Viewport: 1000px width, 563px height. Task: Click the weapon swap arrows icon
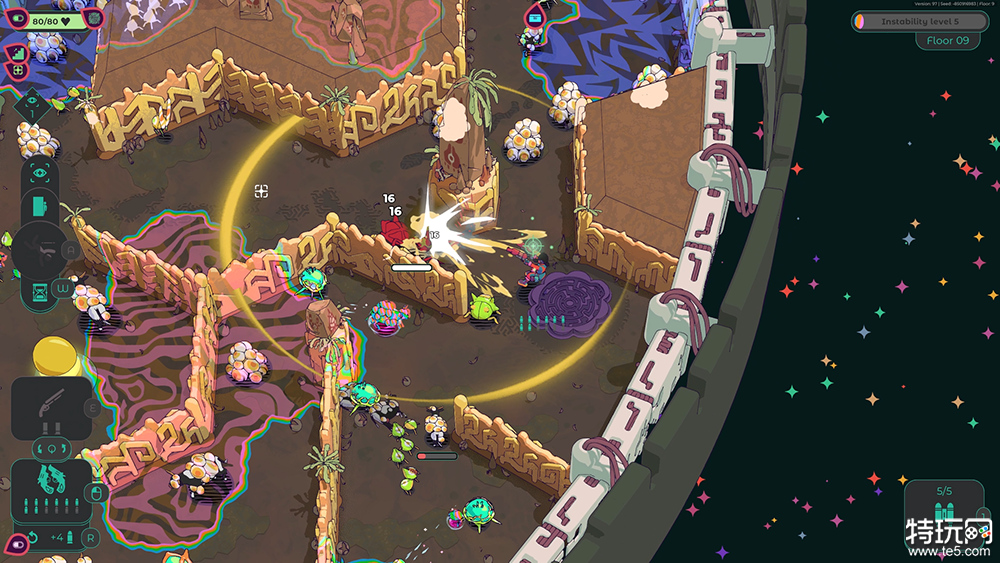(x=51, y=446)
